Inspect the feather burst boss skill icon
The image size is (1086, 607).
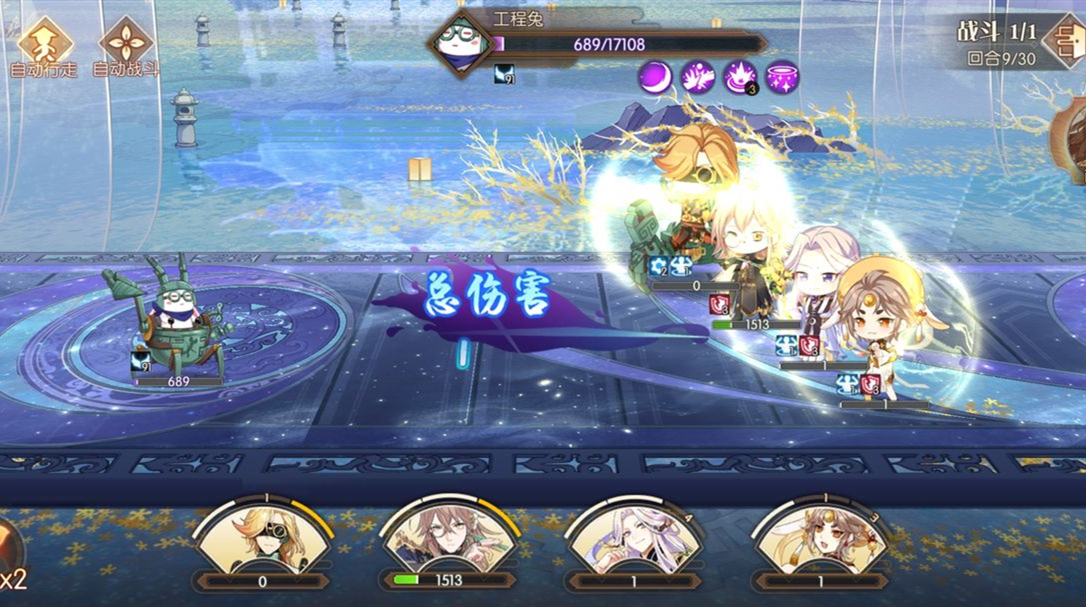(x=698, y=77)
